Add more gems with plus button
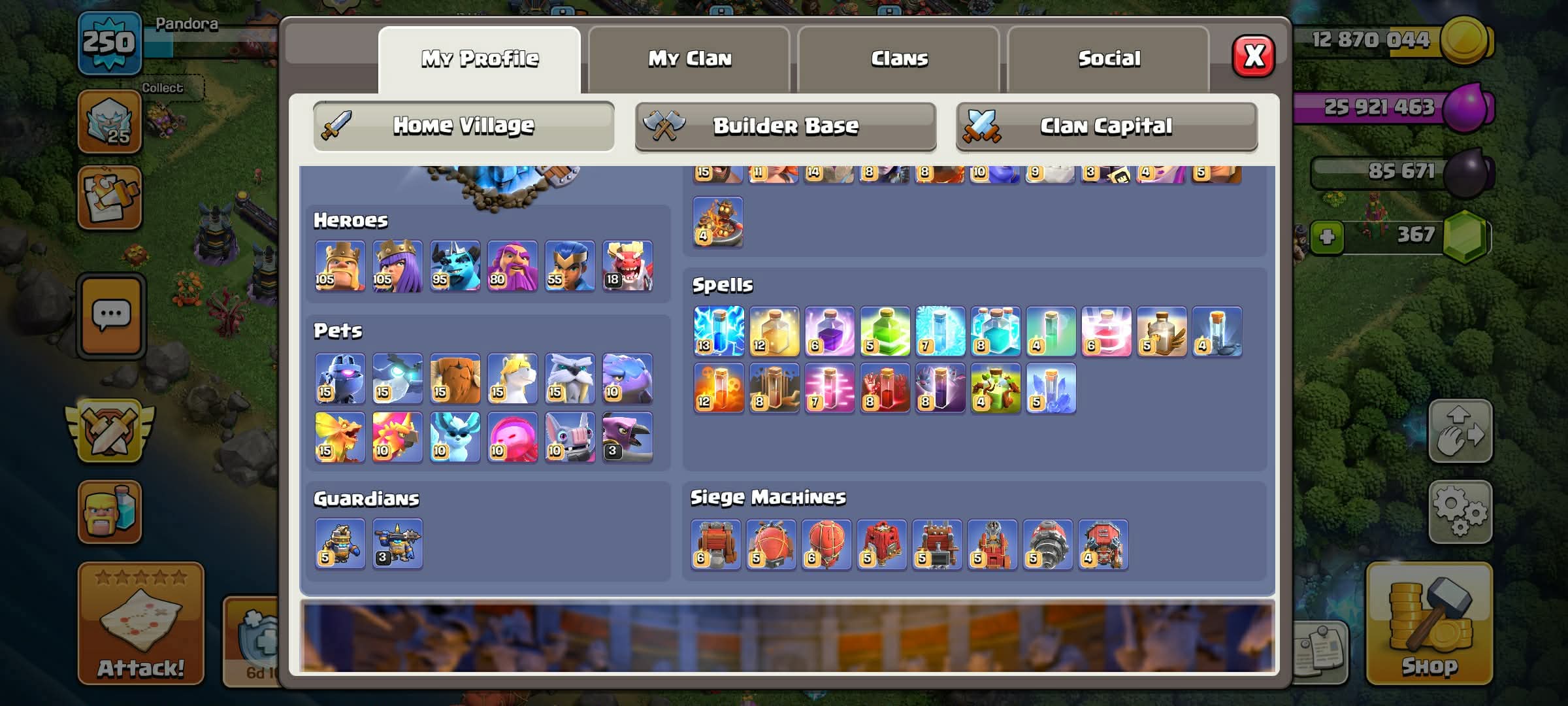1568x706 pixels. click(1326, 236)
